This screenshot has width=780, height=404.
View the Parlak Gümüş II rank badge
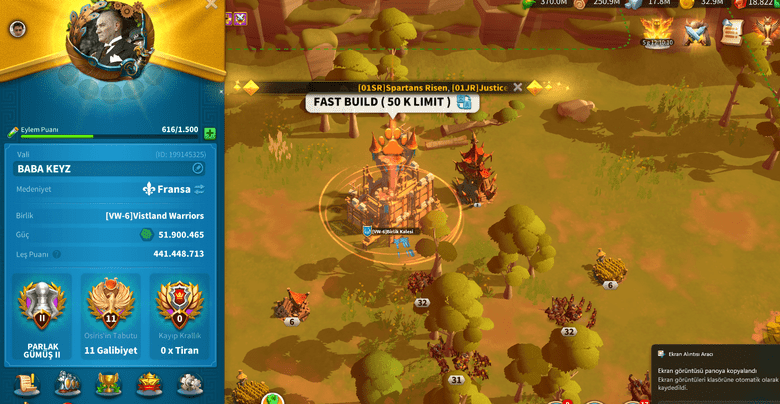click(x=42, y=303)
